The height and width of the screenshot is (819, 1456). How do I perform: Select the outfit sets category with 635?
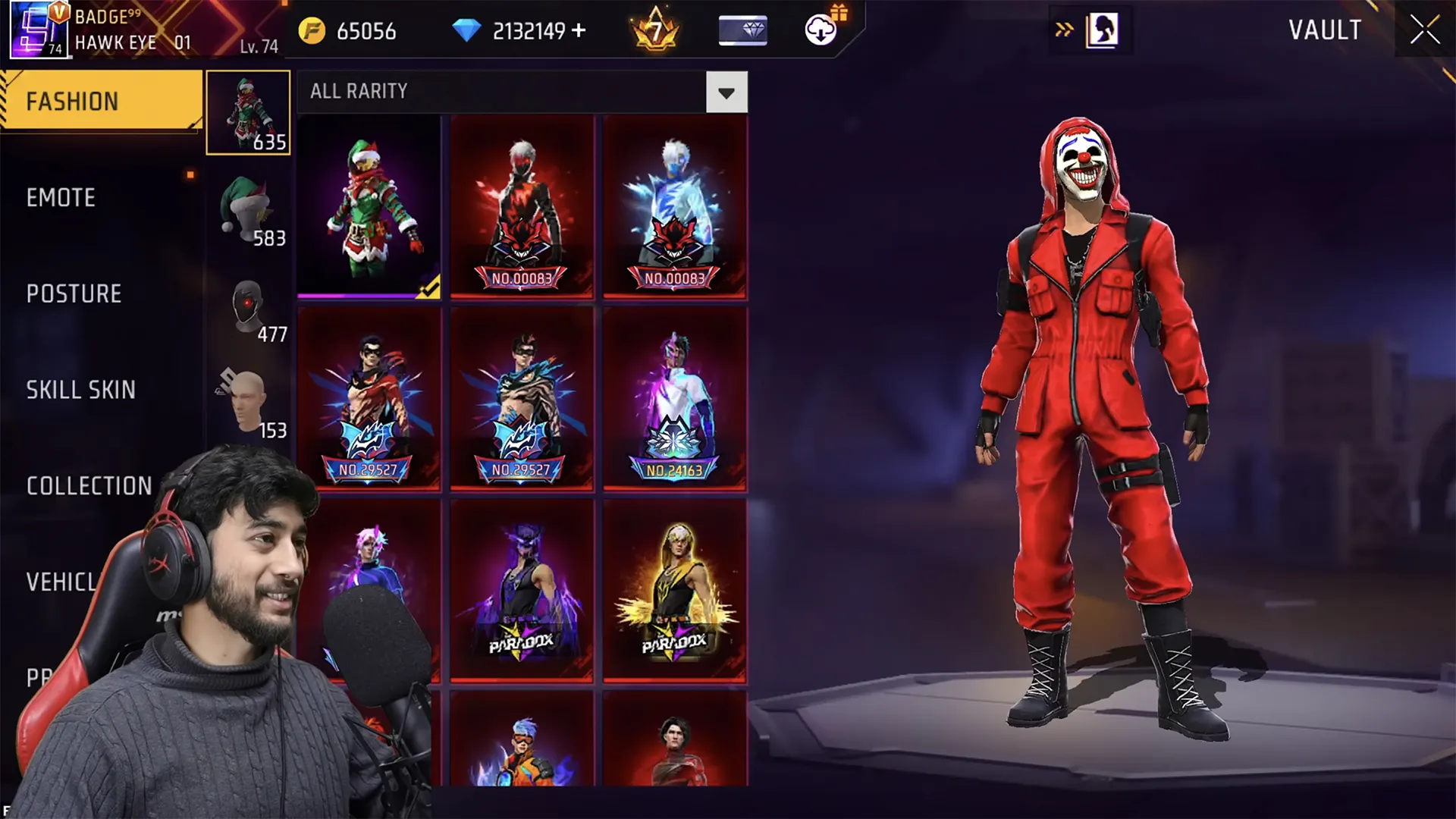click(x=248, y=112)
